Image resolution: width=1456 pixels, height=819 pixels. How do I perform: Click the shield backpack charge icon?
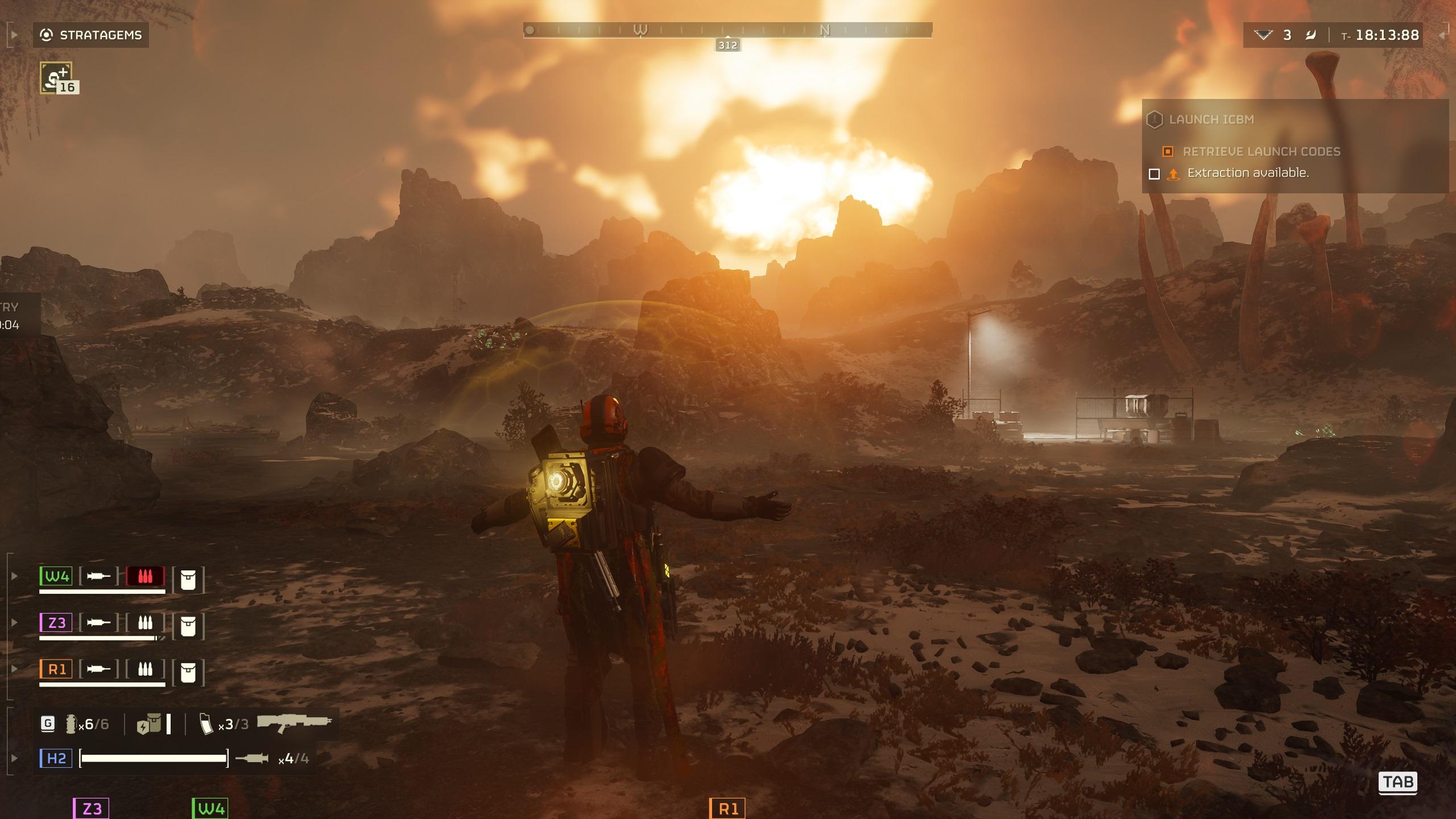pyautogui.click(x=149, y=725)
